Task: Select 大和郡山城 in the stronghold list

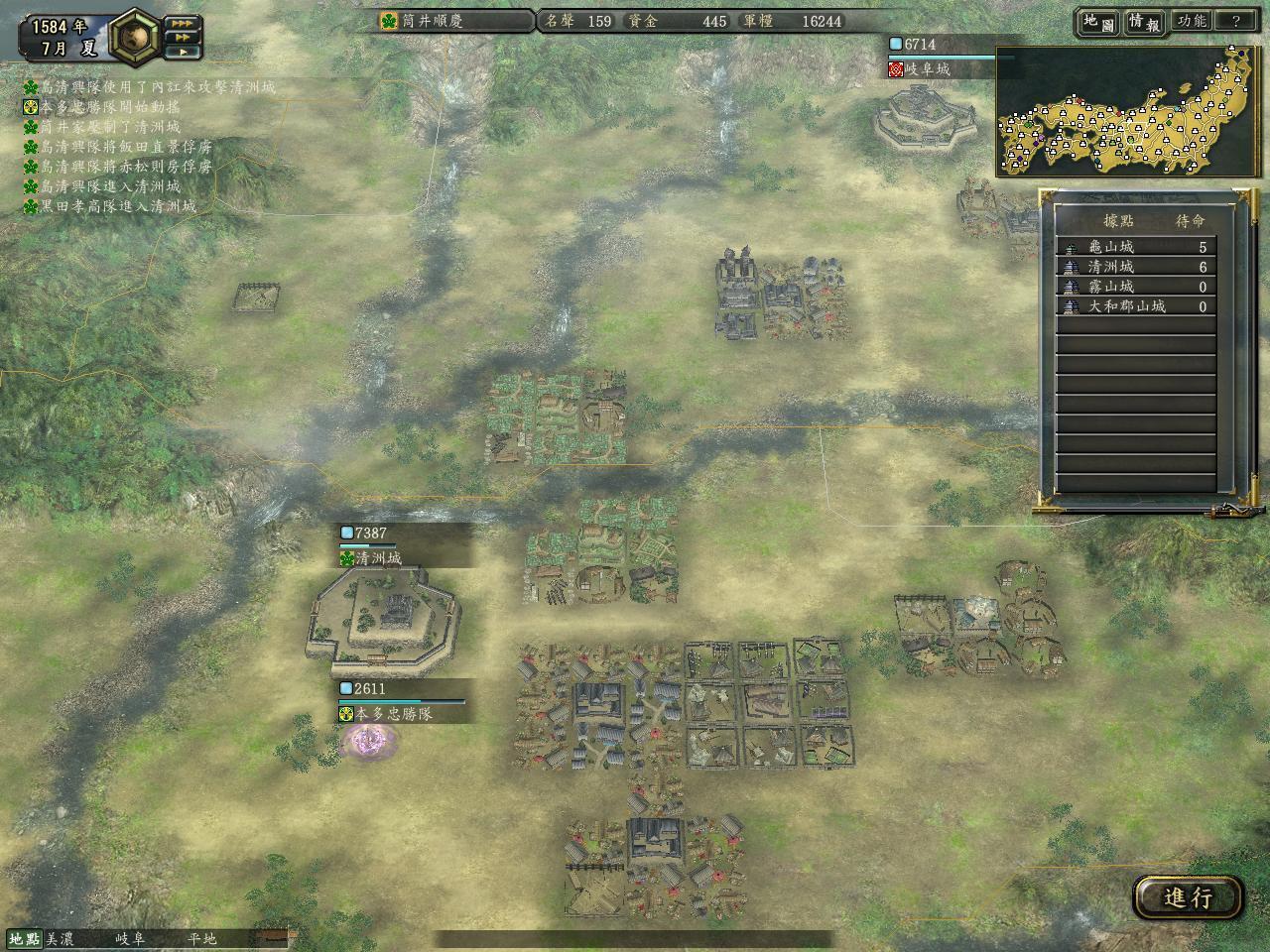Action: tap(1137, 306)
